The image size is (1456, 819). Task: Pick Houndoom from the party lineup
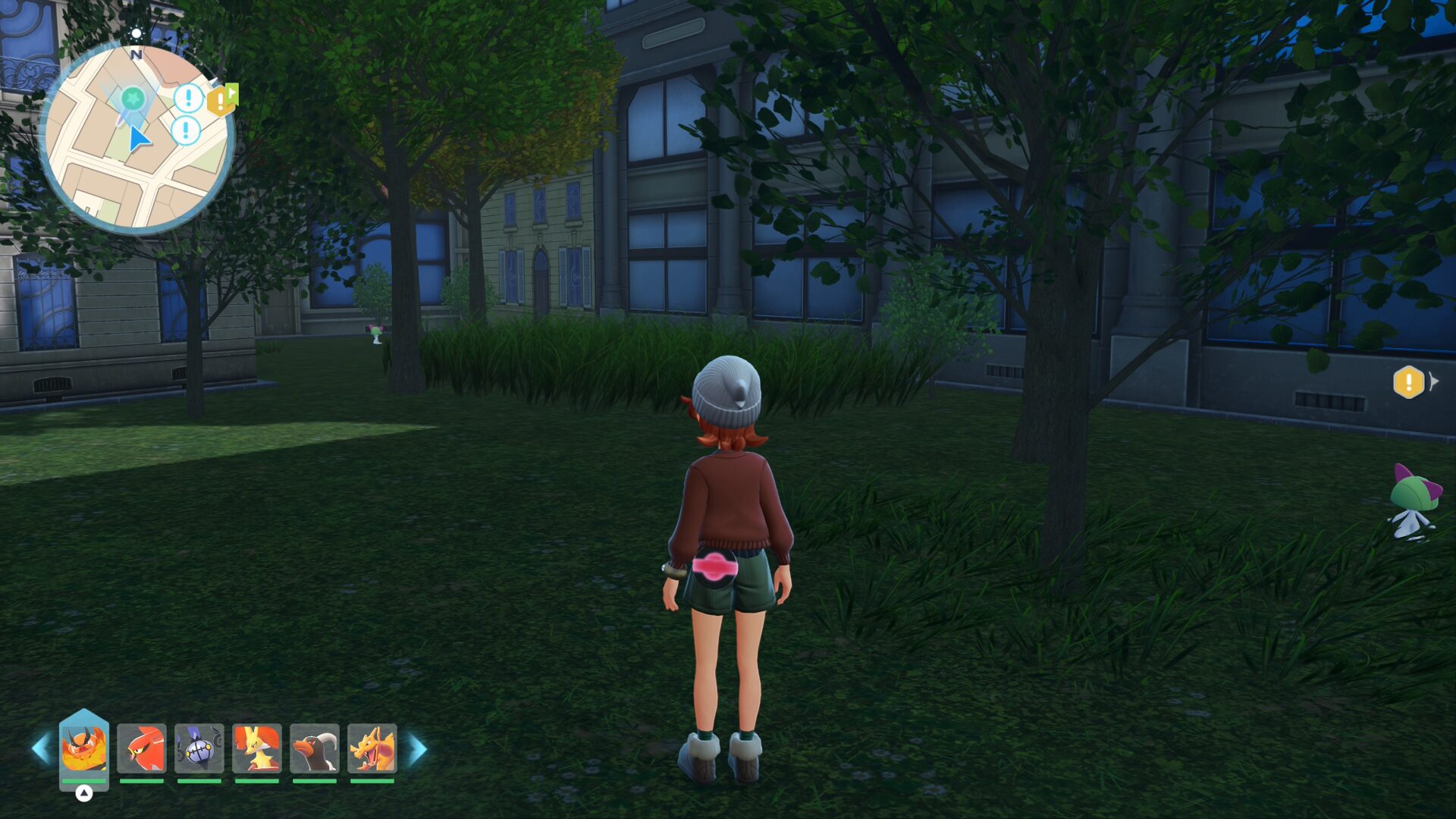pyautogui.click(x=315, y=748)
